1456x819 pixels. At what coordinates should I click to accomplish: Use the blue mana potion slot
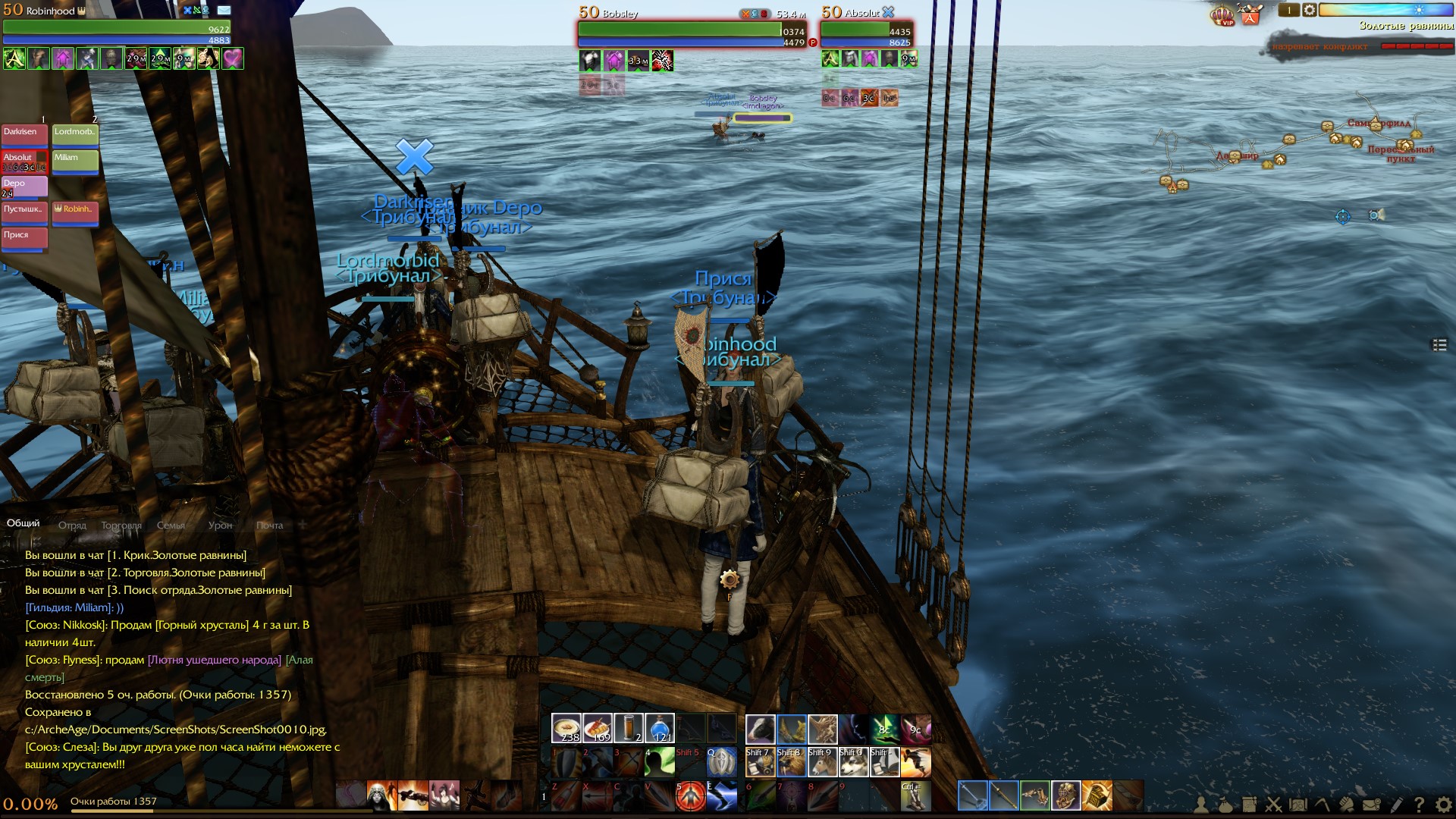(660, 728)
